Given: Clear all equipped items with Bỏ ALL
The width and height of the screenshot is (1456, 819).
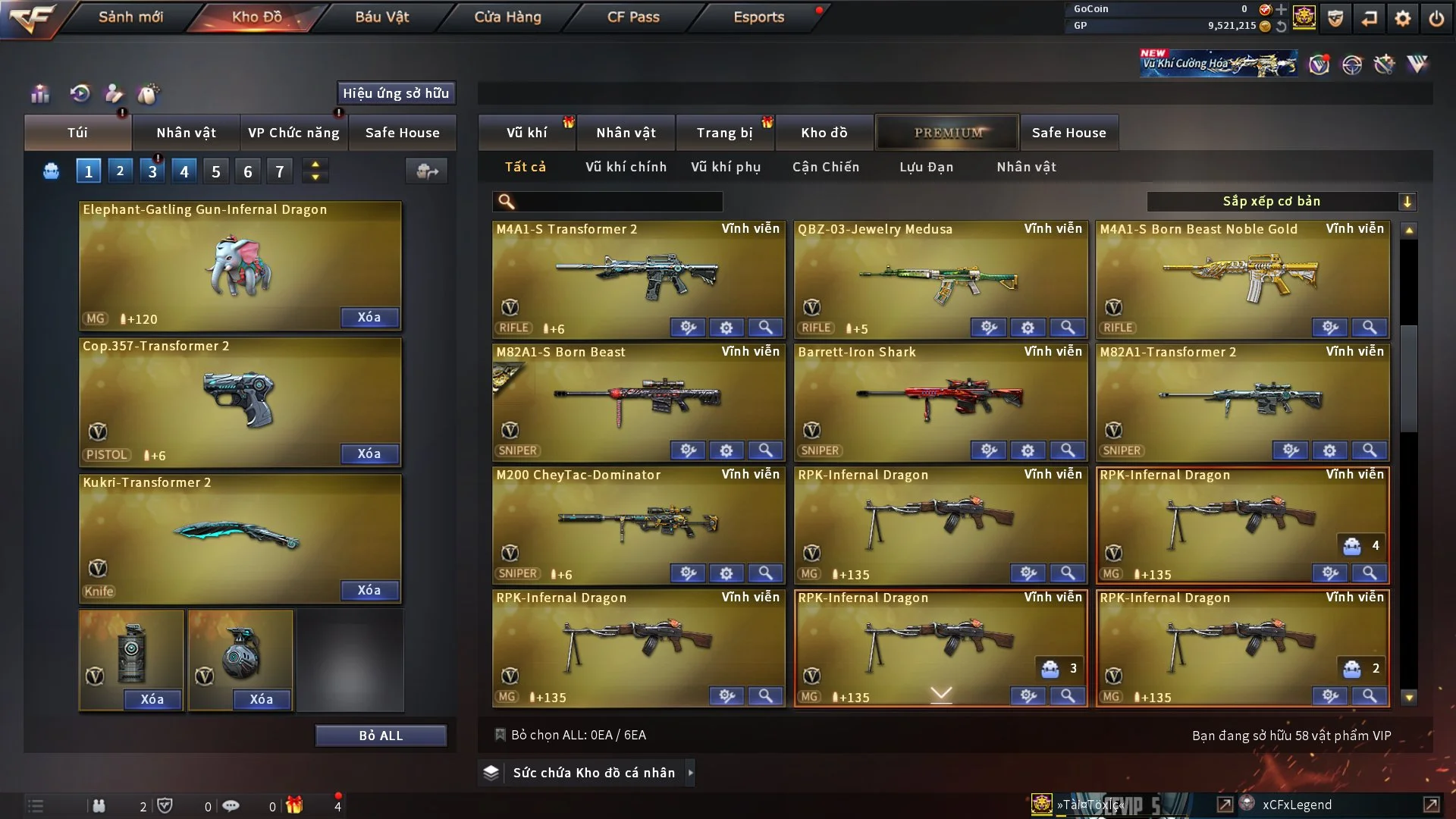Looking at the screenshot, I should coord(381,736).
